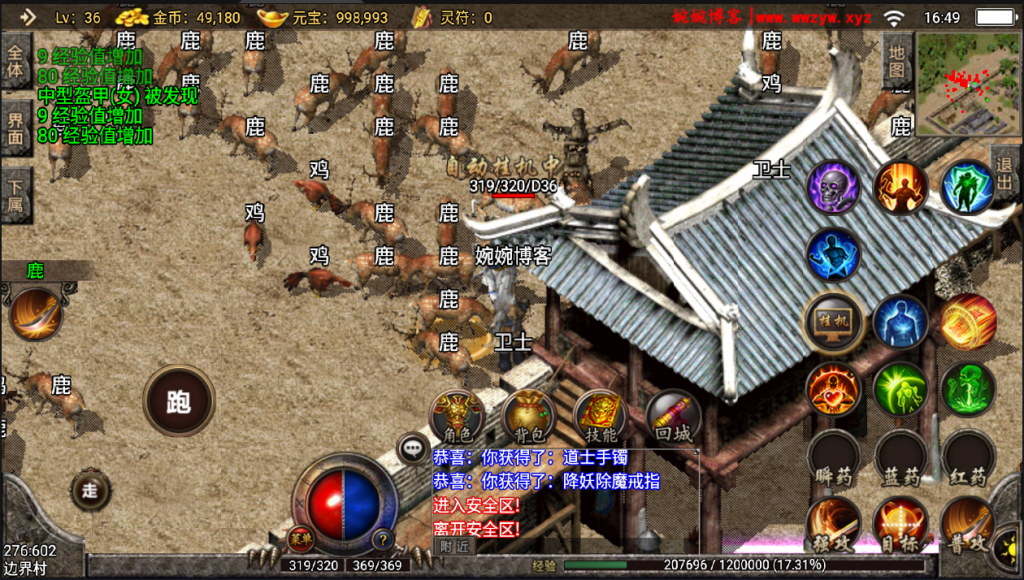Tap the 蓝药 blue potion slot
Image resolution: width=1024 pixels, height=580 pixels.
pyautogui.click(x=901, y=458)
